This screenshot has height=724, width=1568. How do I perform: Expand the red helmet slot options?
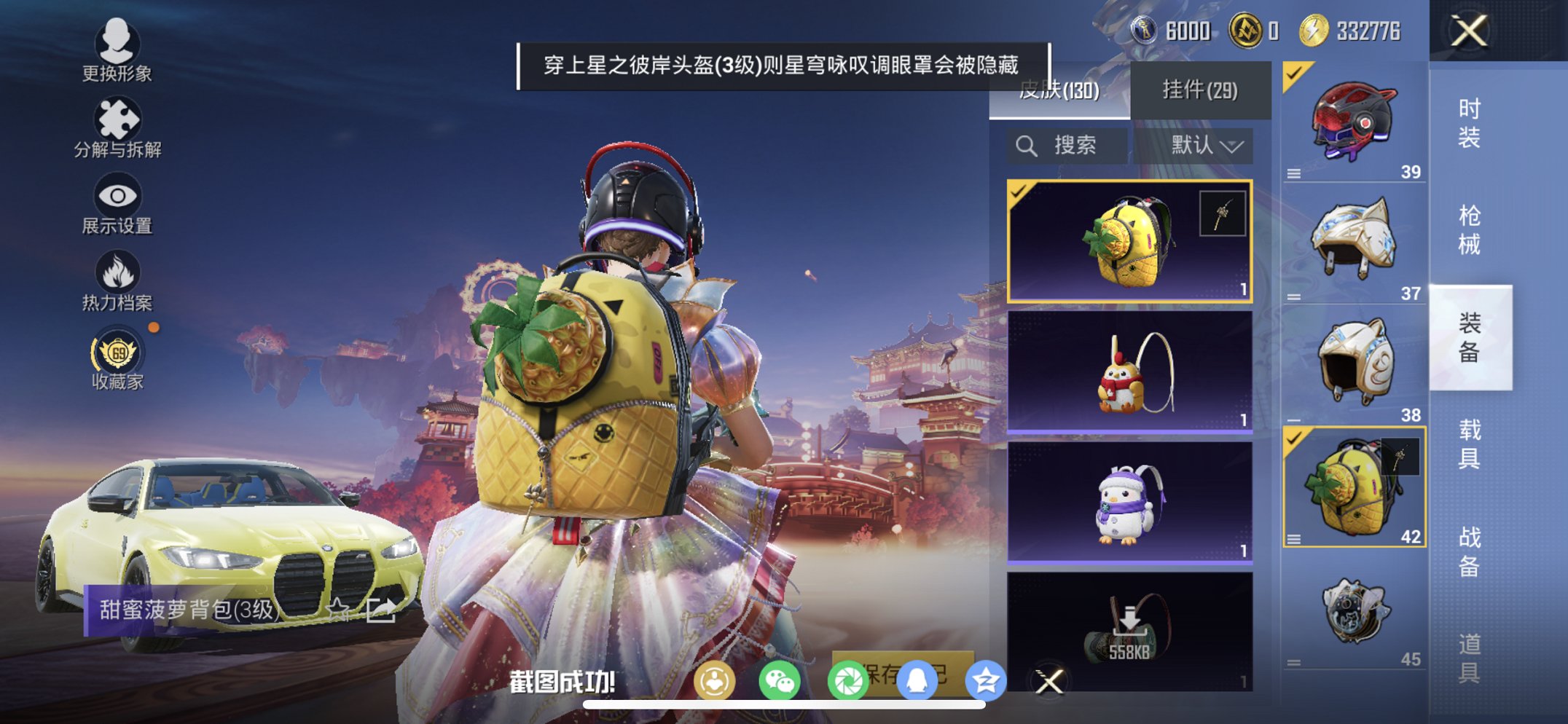1295,172
